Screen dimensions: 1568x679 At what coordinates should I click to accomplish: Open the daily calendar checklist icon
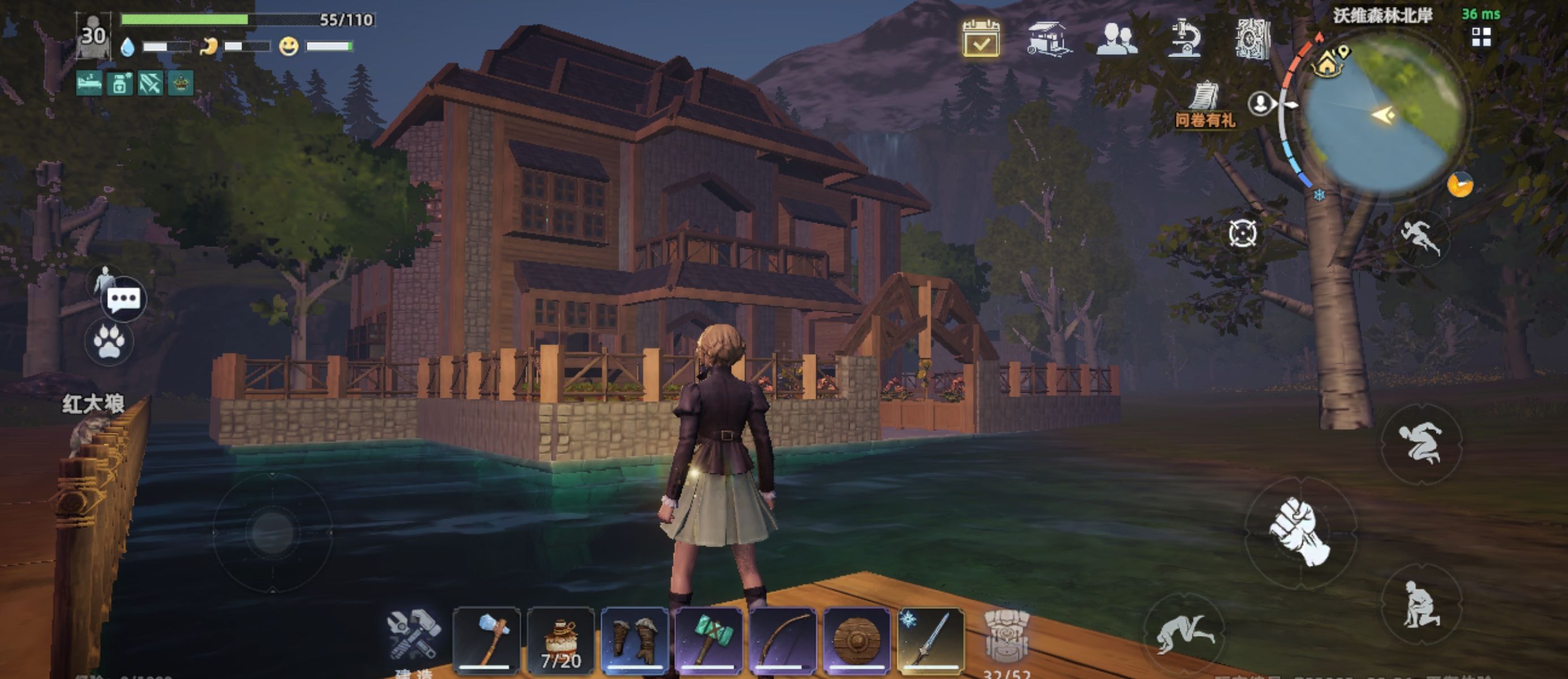click(x=981, y=39)
